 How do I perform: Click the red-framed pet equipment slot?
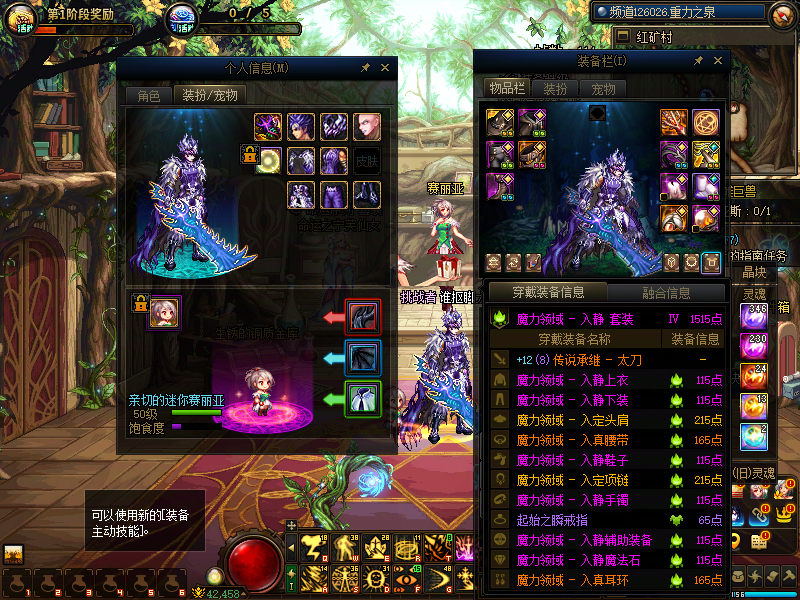pyautogui.click(x=361, y=317)
